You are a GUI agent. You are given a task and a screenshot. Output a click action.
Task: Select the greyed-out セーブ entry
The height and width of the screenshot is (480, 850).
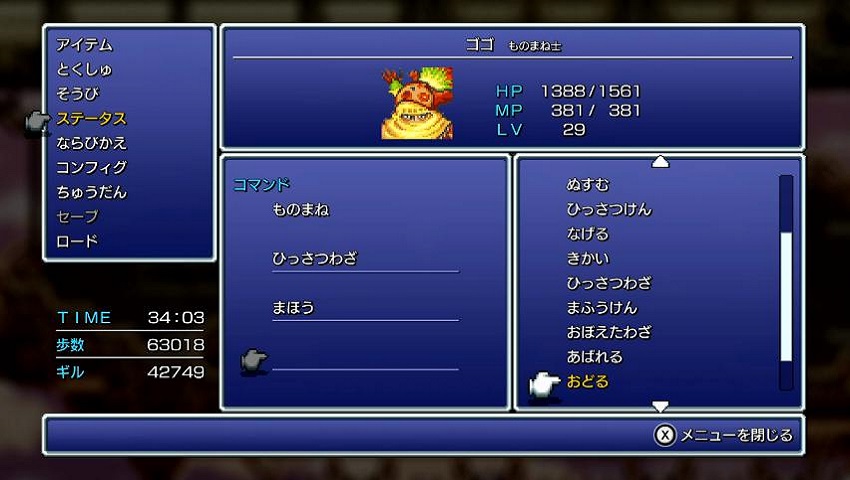tap(78, 217)
